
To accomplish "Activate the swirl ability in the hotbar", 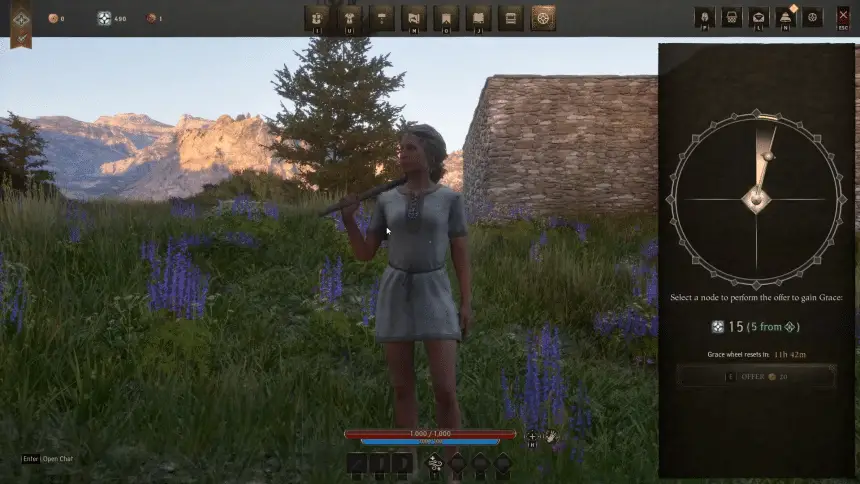I will click(x=434, y=462).
